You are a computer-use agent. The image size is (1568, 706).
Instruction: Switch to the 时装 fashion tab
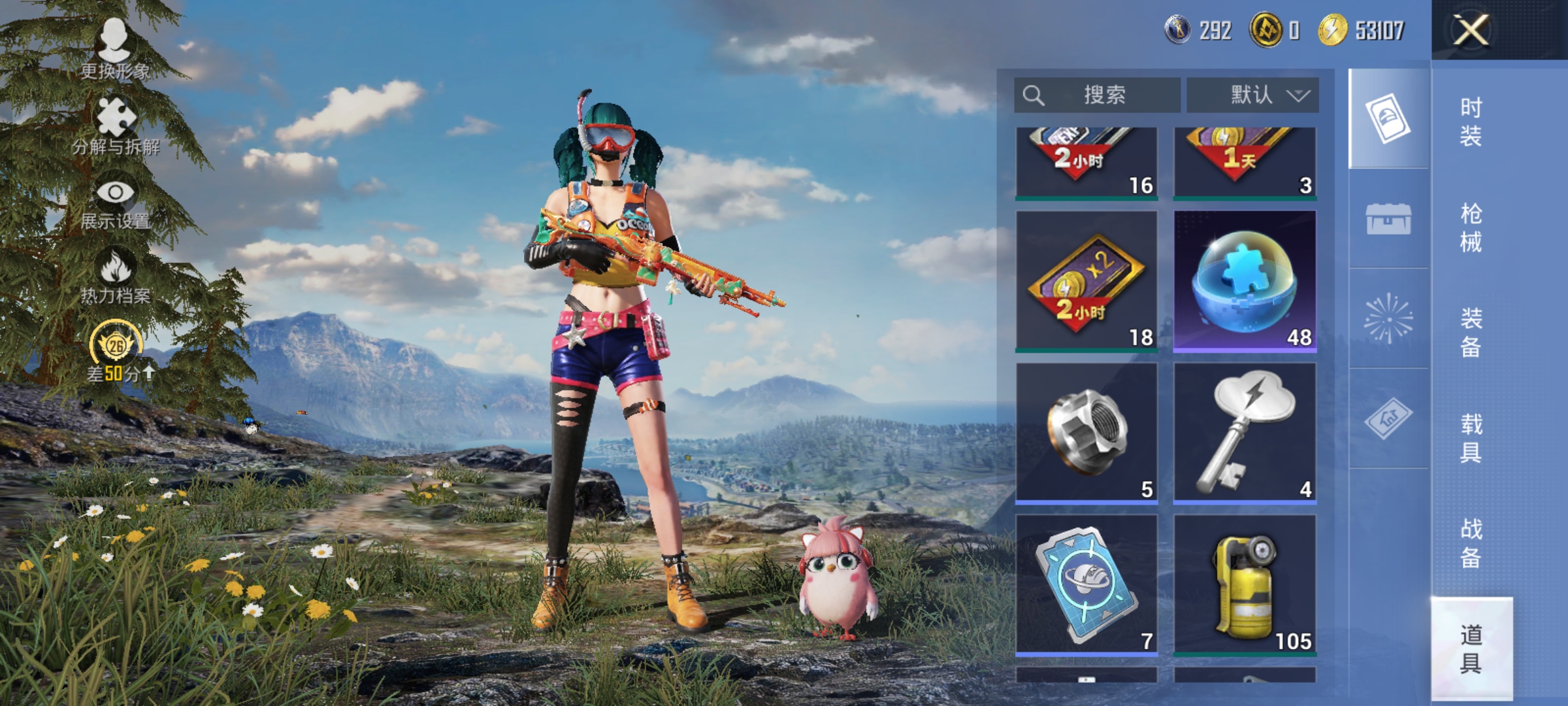[1471, 122]
